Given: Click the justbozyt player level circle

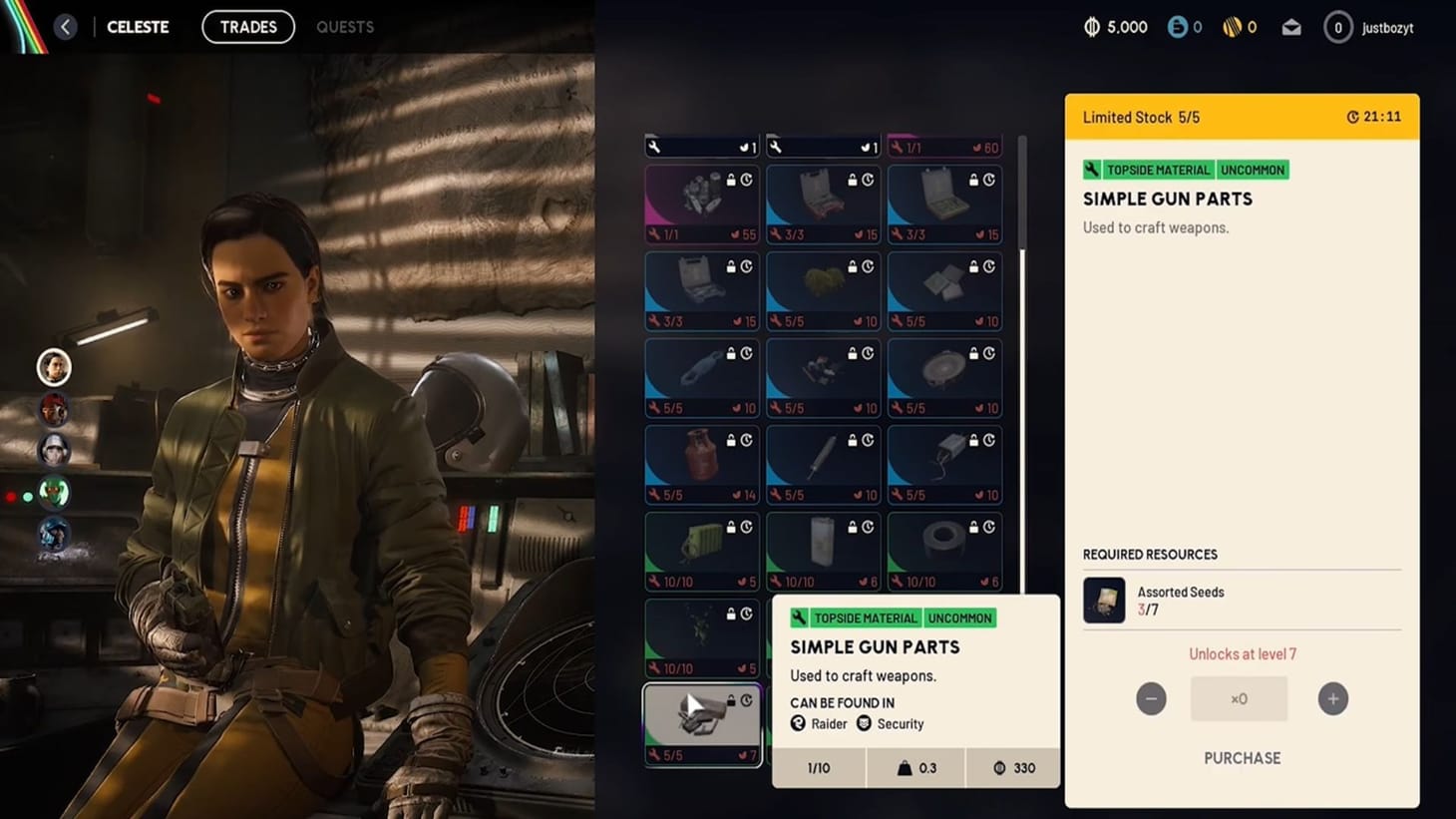Looking at the screenshot, I should click(x=1337, y=27).
